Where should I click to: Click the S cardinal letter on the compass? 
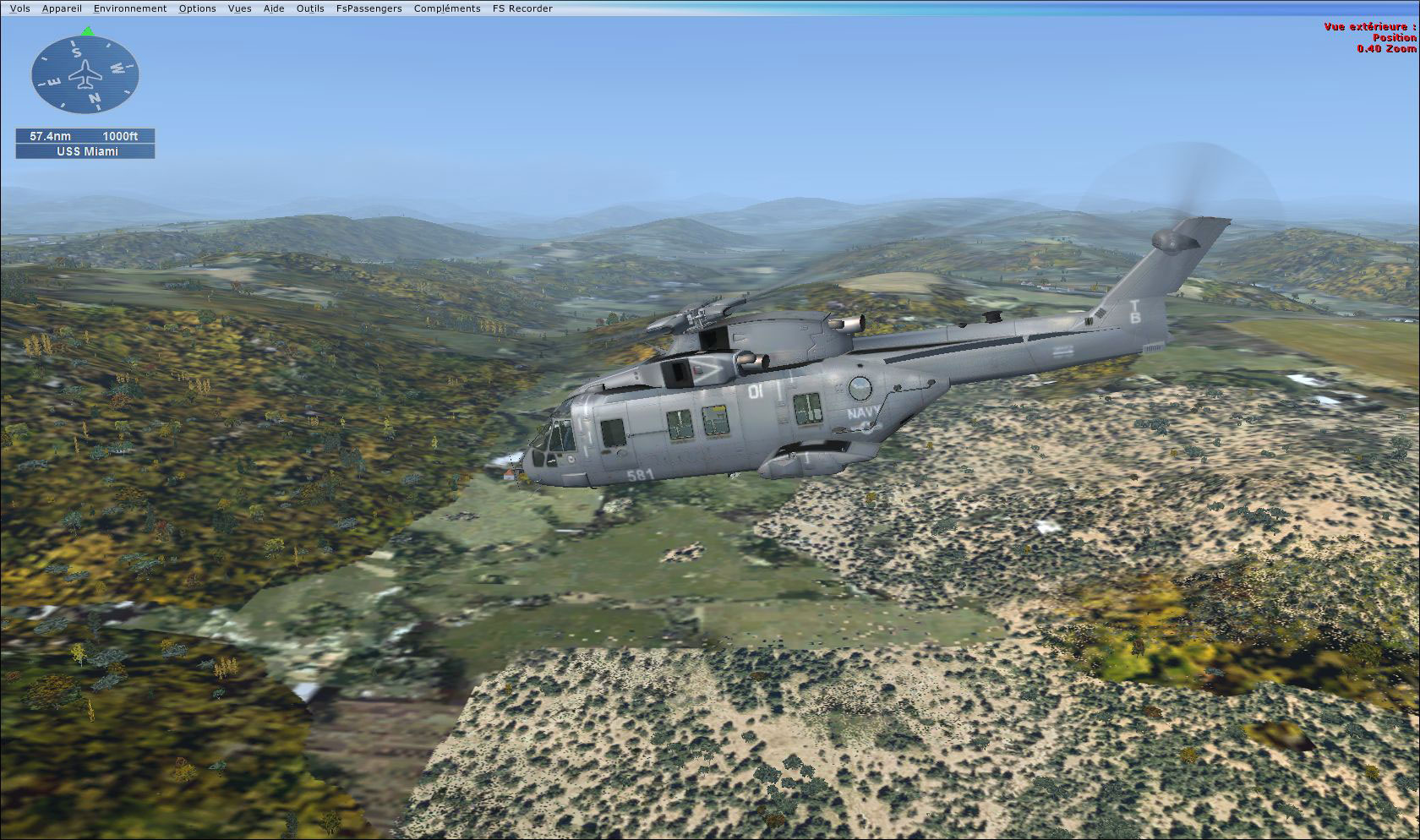[77, 52]
